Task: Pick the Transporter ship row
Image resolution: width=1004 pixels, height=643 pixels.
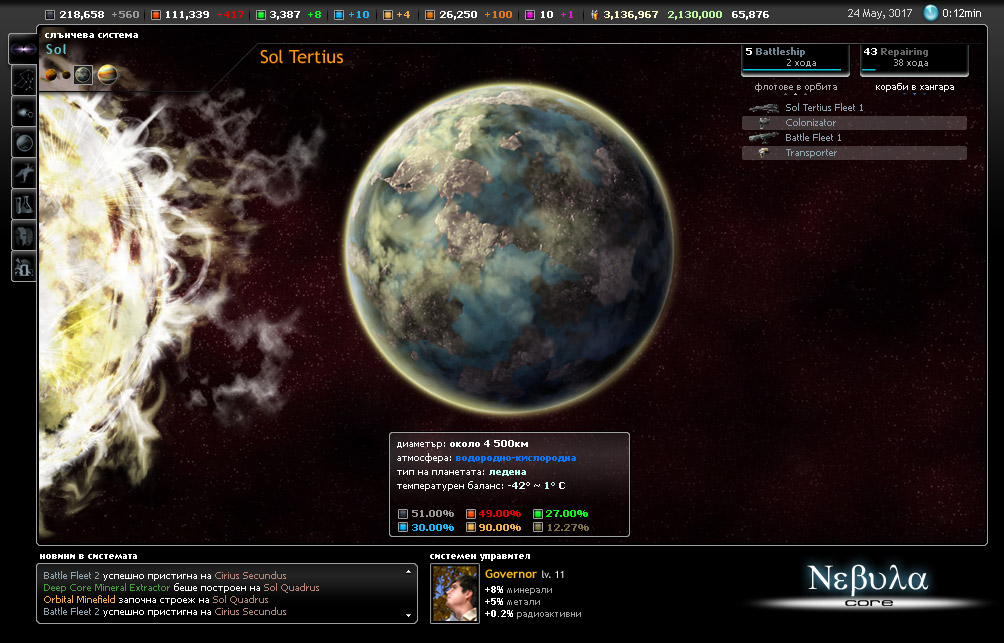Action: point(811,153)
